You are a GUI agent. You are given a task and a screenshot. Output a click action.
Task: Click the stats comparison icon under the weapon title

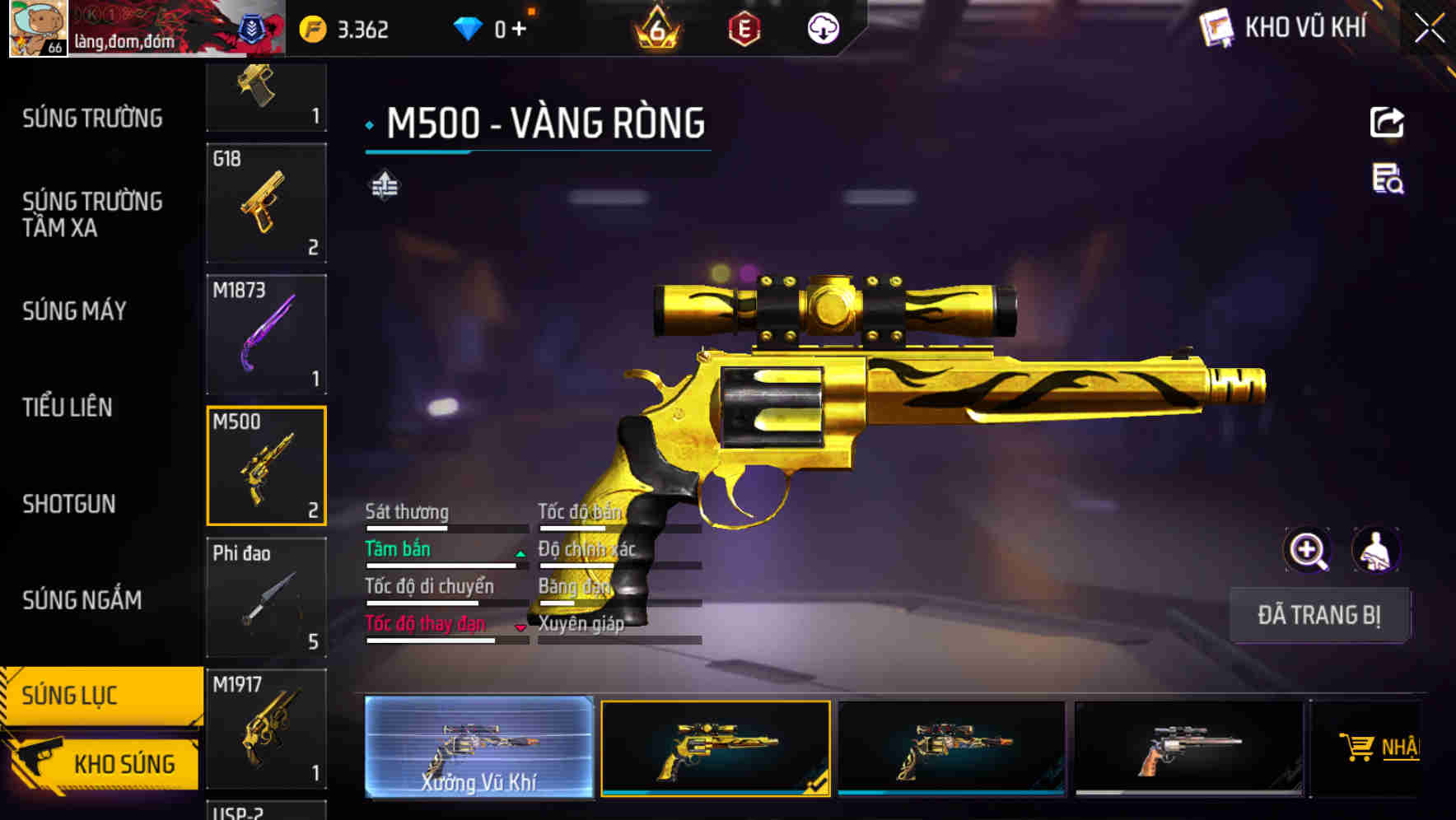[x=384, y=184]
